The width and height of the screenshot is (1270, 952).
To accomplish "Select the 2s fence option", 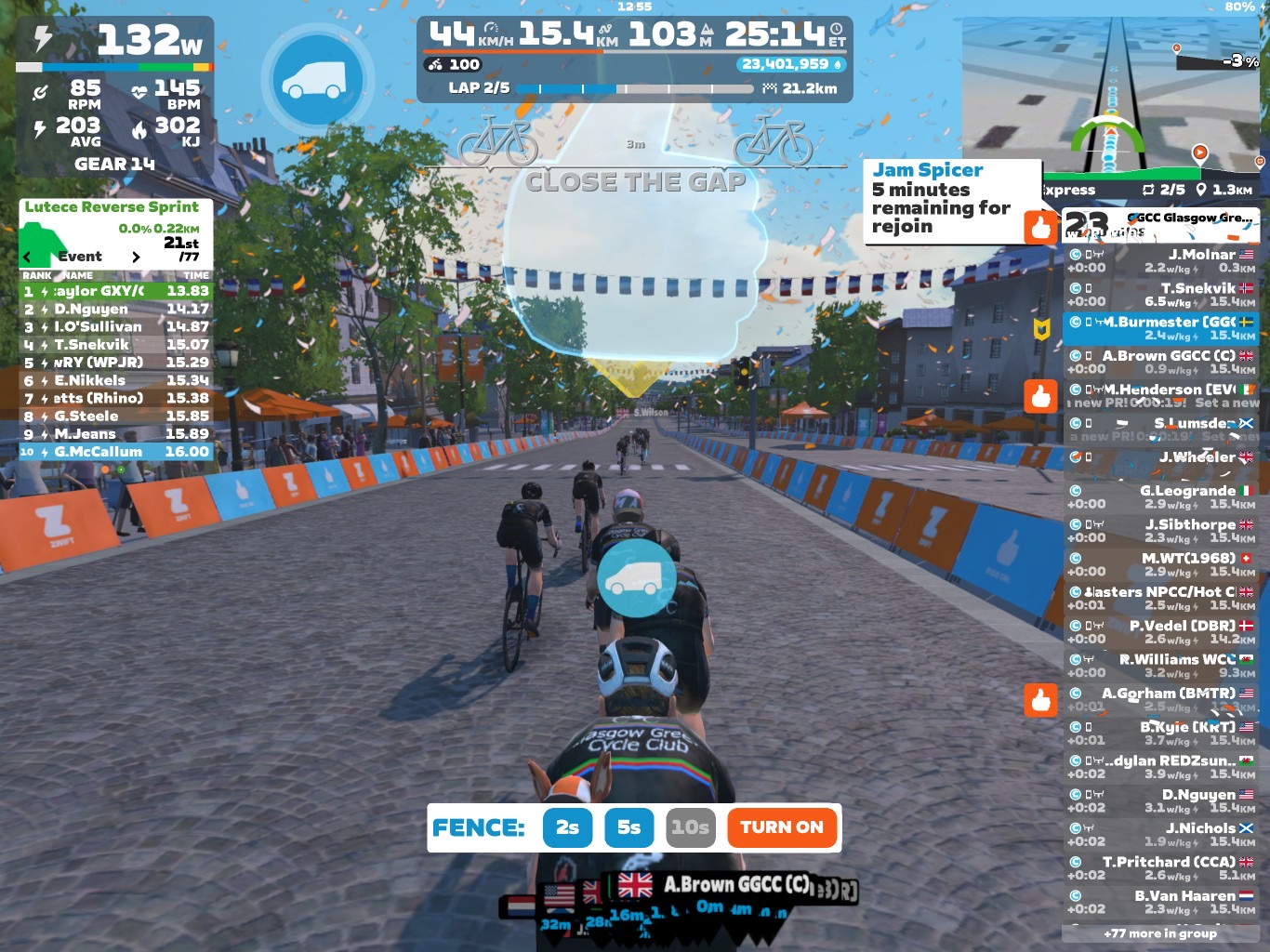I will tap(567, 827).
